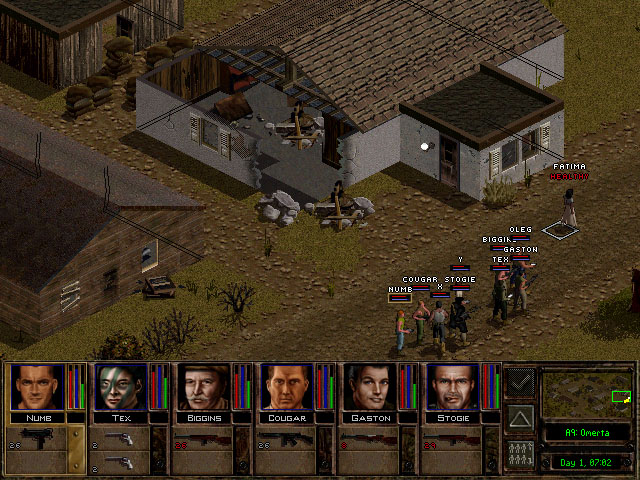This screenshot has height=480, width=640.
Task: Click the checkmark end-turn button
Action: coord(520,380)
